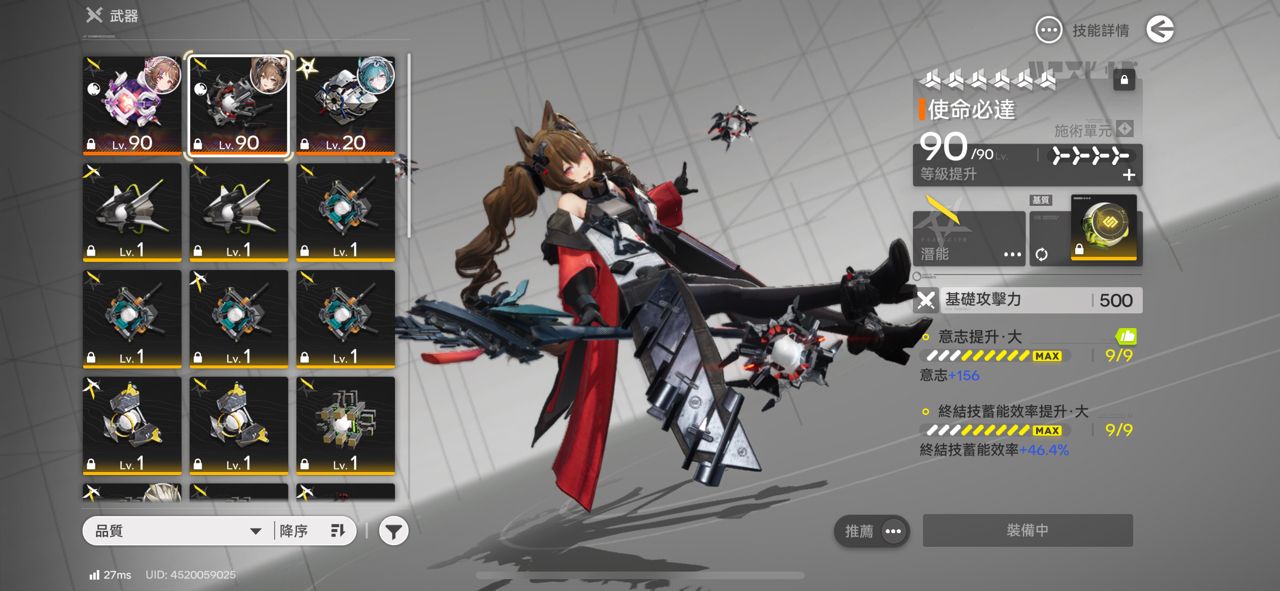Close the 武器 weapon screen

(x=94, y=15)
